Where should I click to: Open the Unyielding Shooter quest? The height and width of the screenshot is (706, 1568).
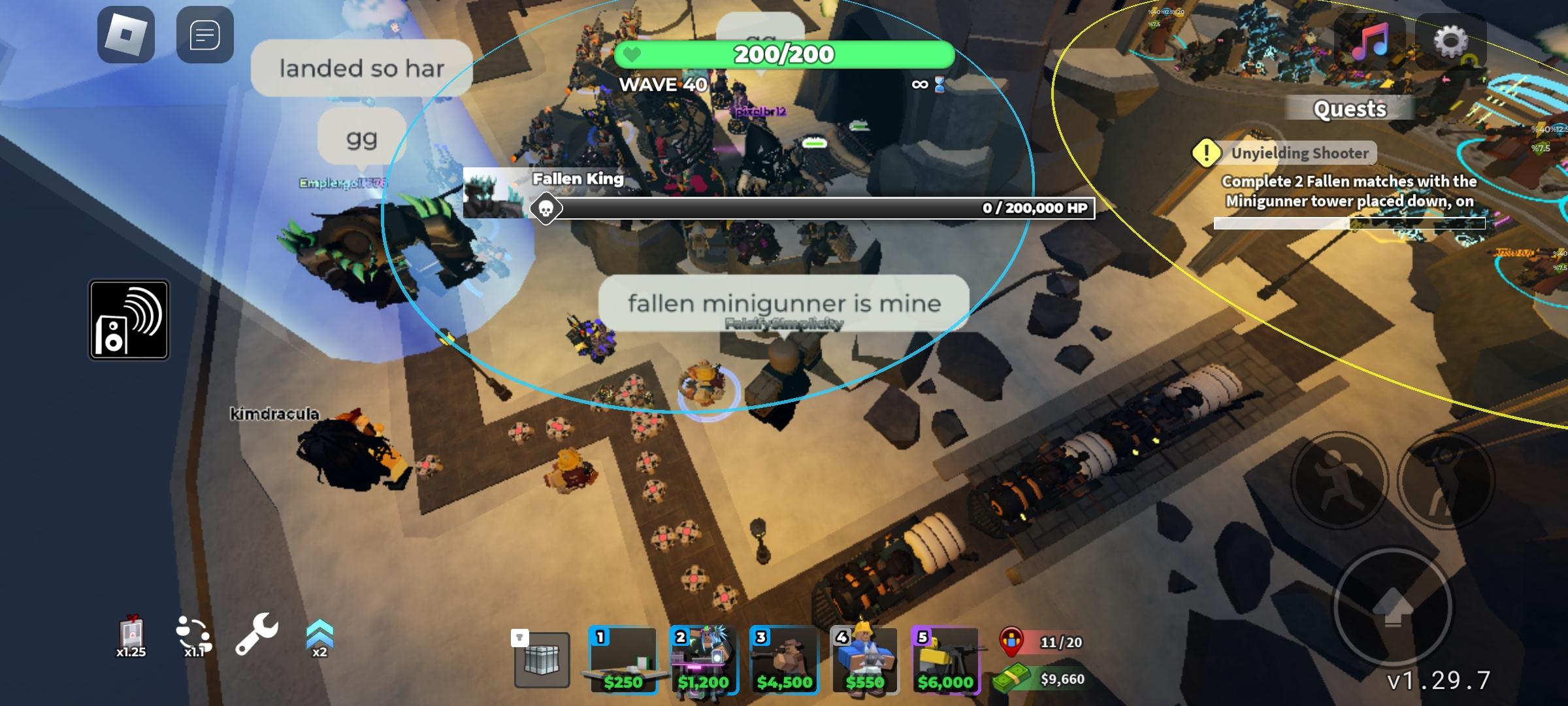tap(1299, 154)
